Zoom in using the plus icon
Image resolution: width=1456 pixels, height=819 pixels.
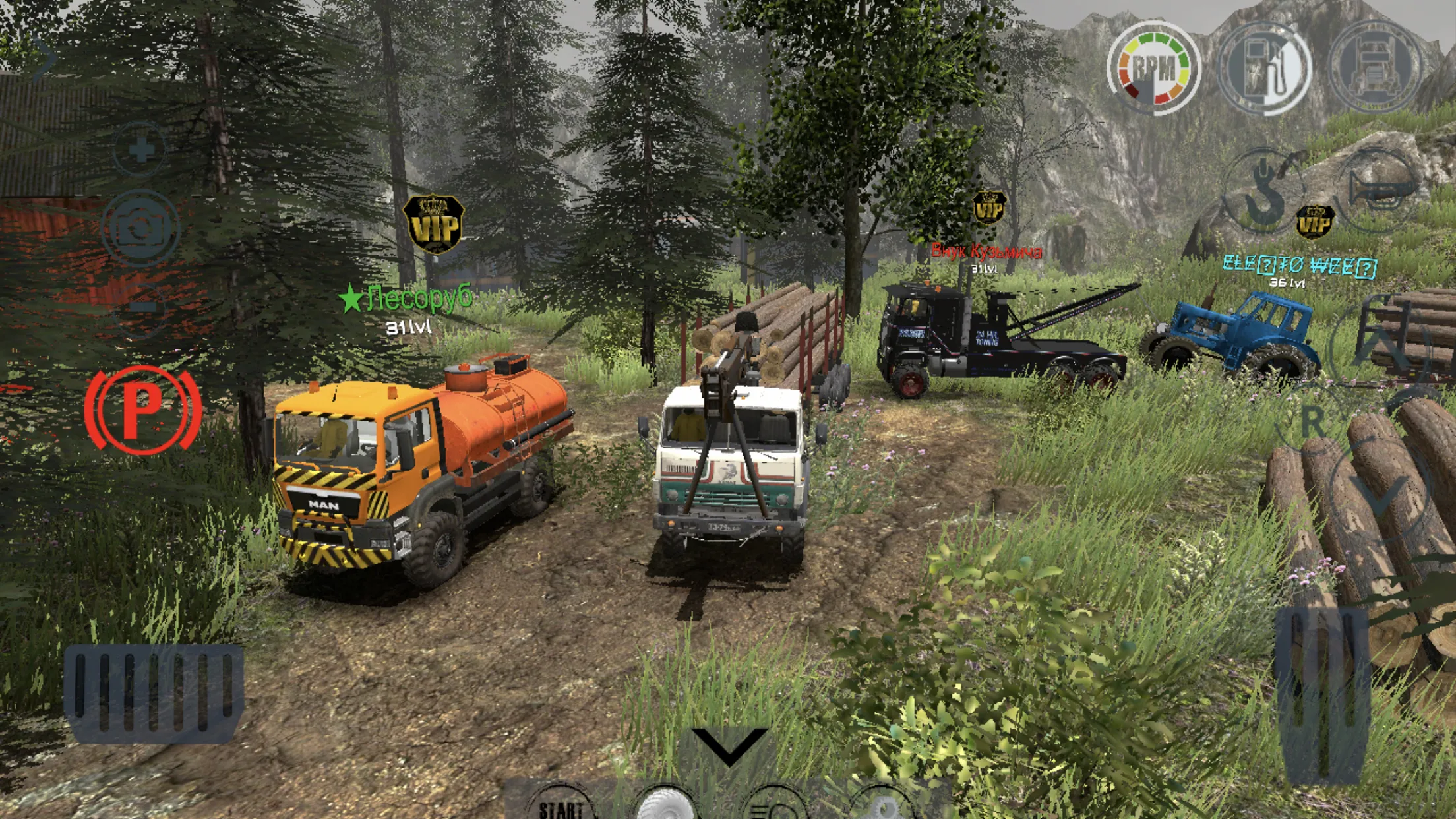point(142,150)
